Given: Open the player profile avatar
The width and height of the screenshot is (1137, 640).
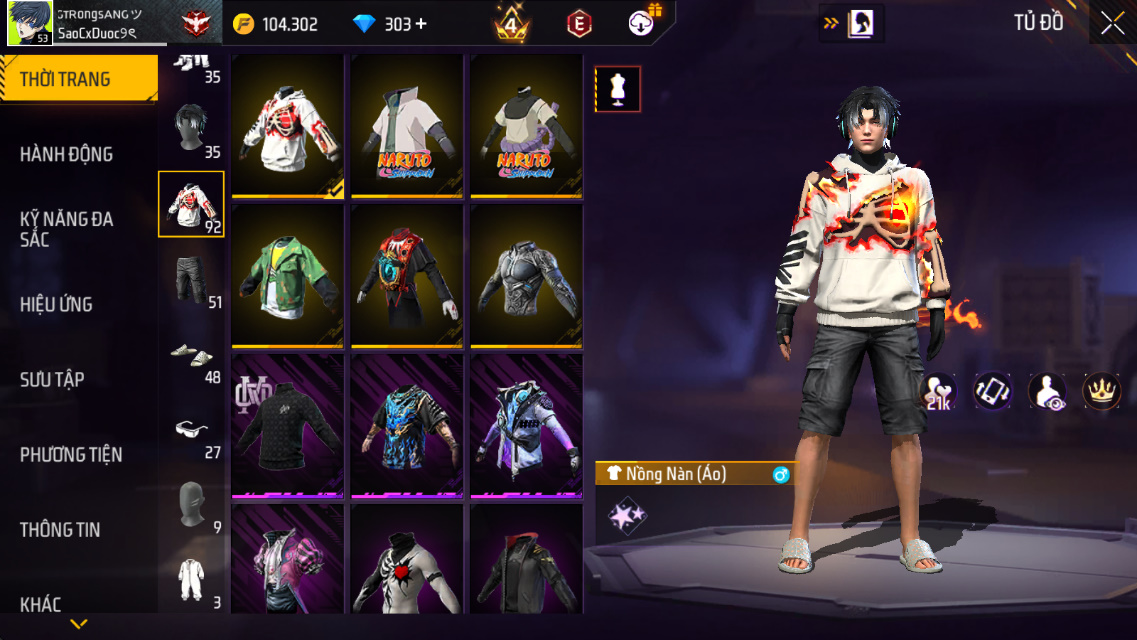Looking at the screenshot, I should coord(30,23).
